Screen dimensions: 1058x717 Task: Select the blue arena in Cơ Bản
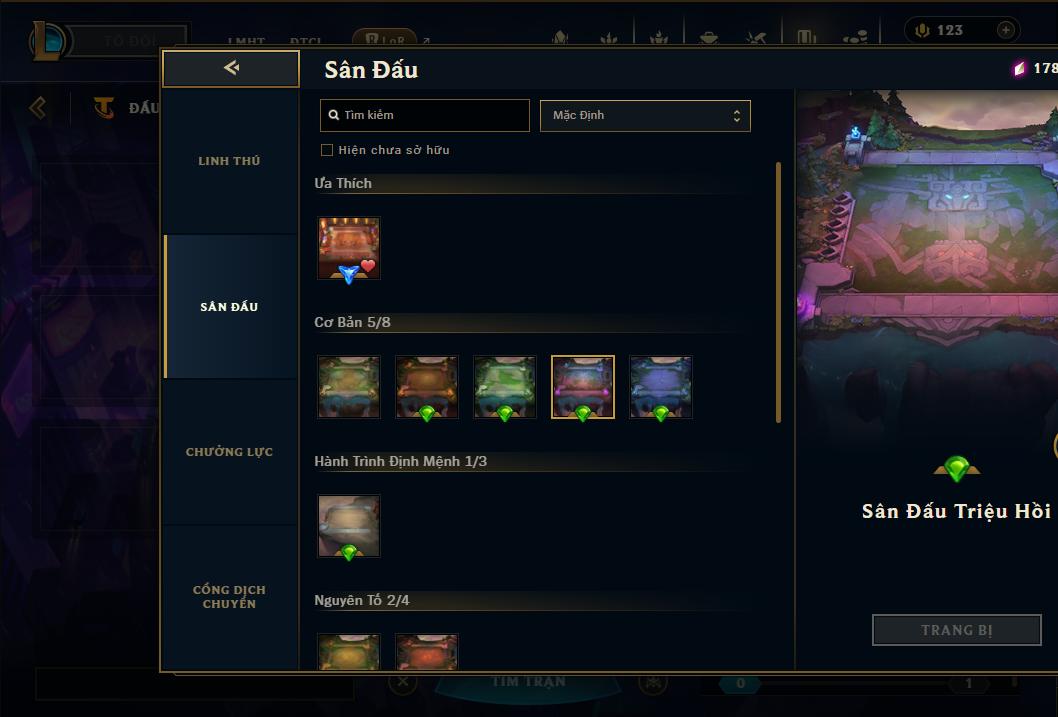[661, 386]
